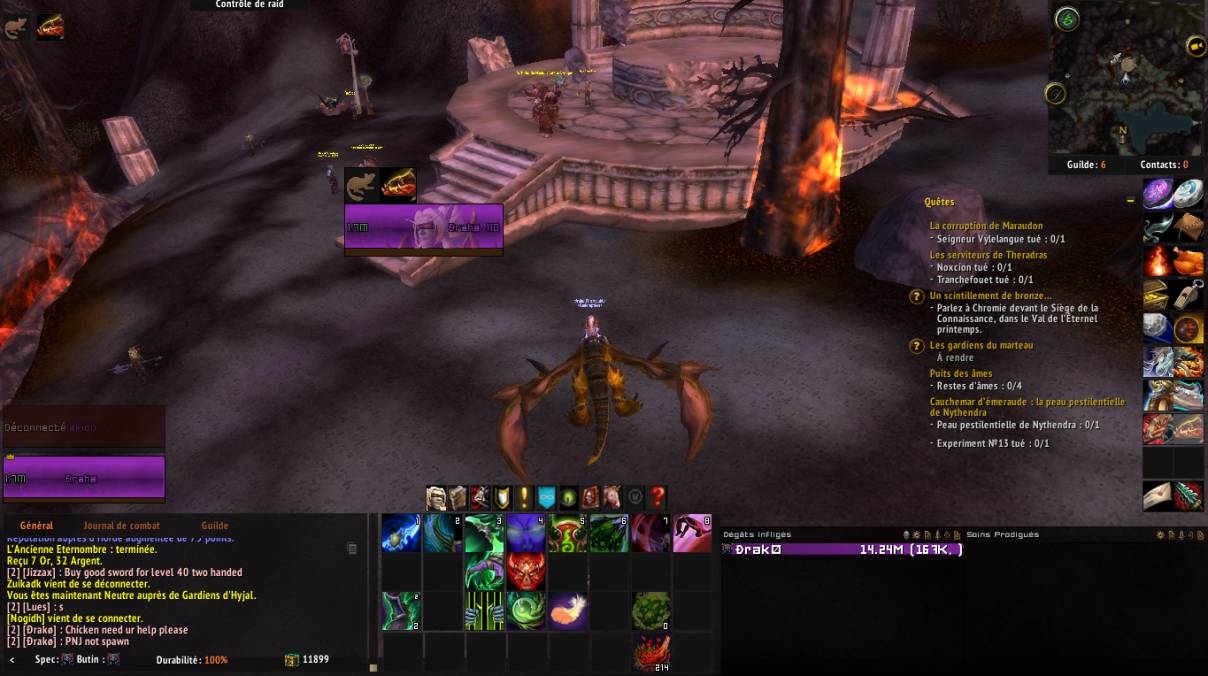The height and width of the screenshot is (676, 1208).
Task: Activate the pink backflip ability, slot 8
Action: coord(692,533)
